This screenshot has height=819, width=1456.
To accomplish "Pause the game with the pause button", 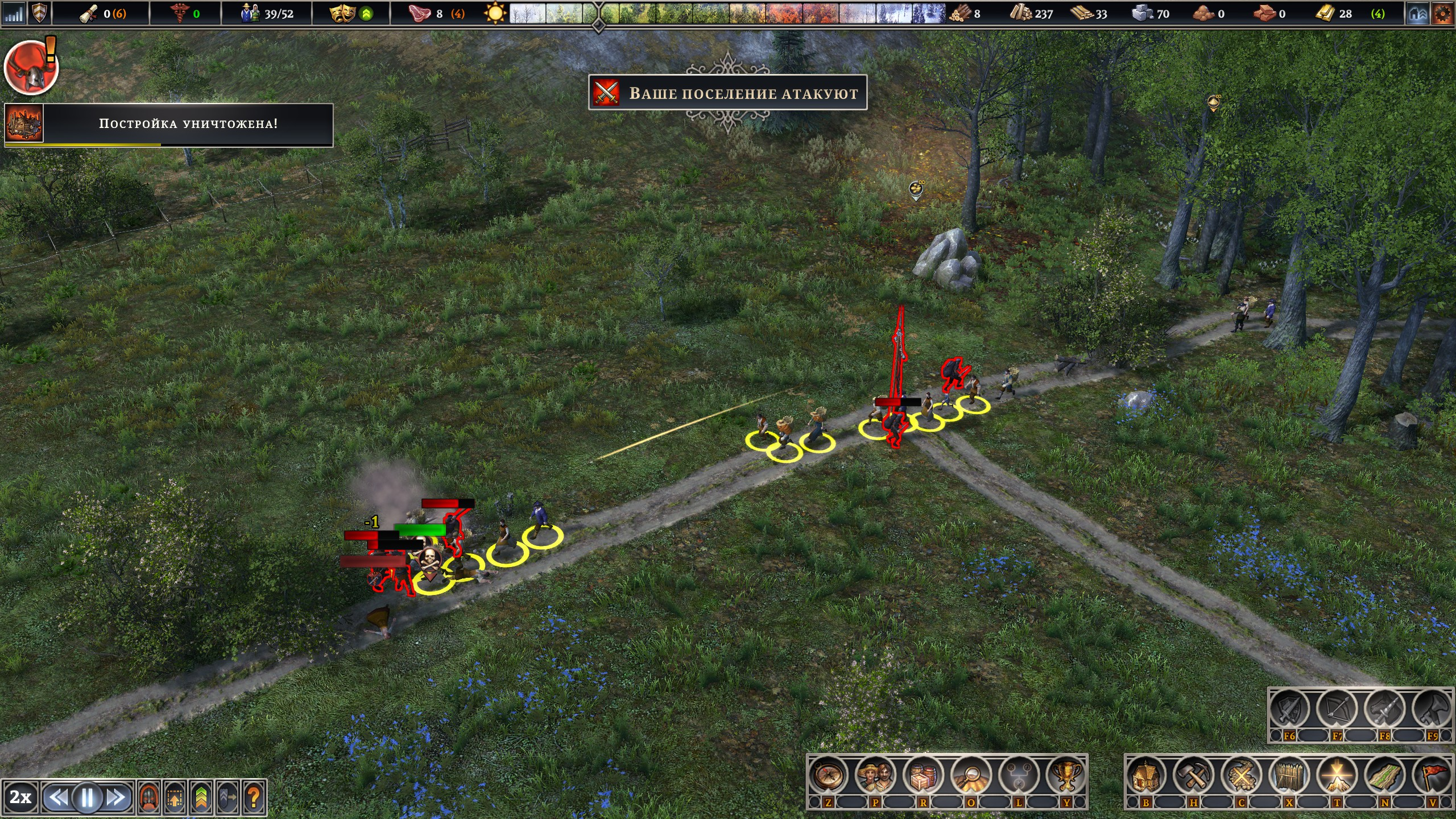I will click(x=88, y=797).
